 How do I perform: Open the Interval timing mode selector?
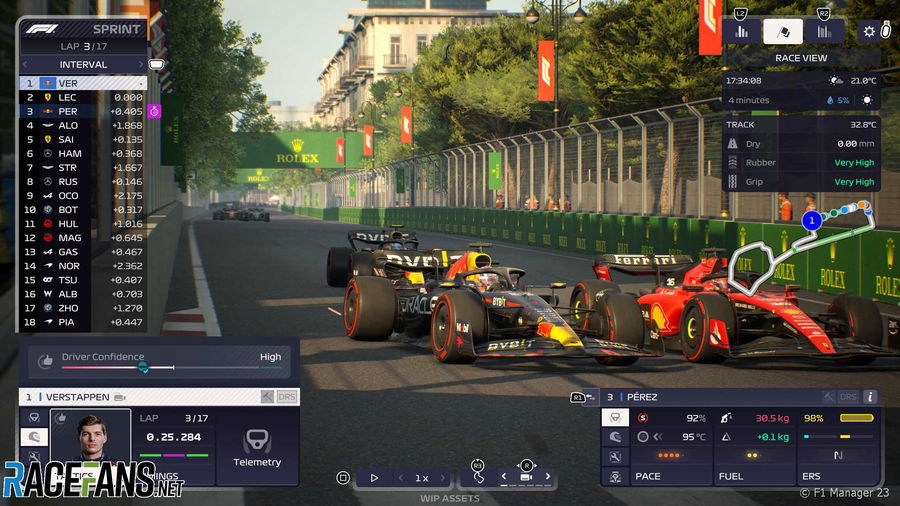(83, 65)
